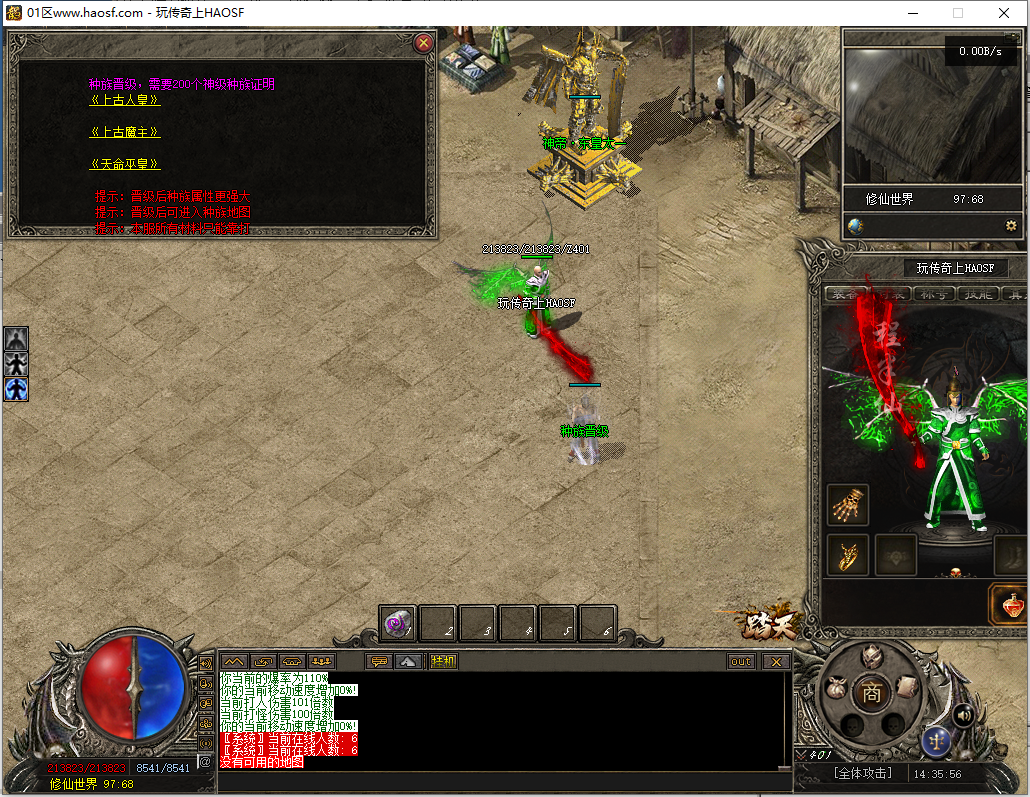This screenshot has width=1030, height=797.
Task: Click the chat panel's out button
Action: click(741, 661)
